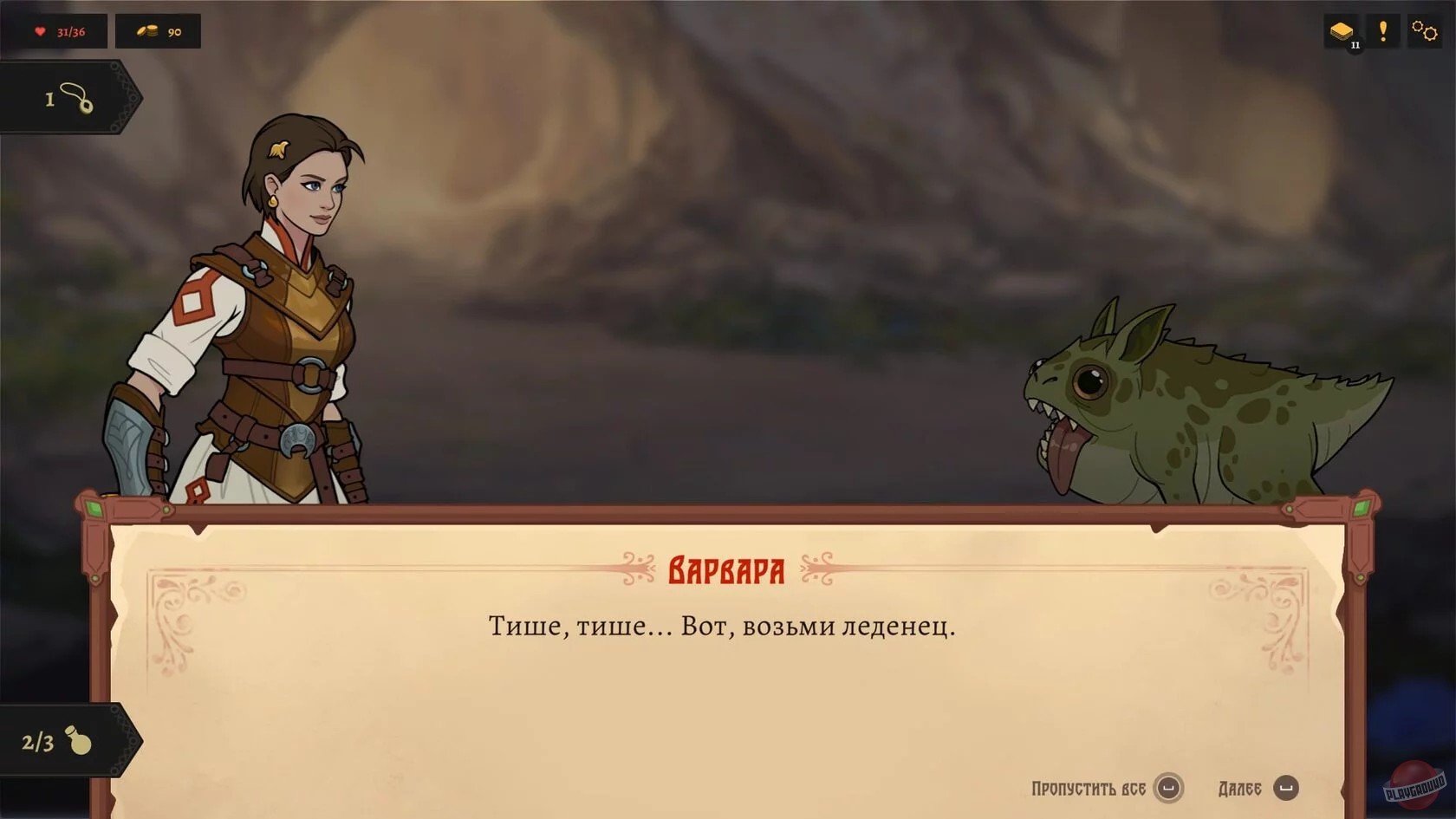1456x819 pixels.
Task: Open the potion flask indicator showing 2/3
Action: [59, 741]
